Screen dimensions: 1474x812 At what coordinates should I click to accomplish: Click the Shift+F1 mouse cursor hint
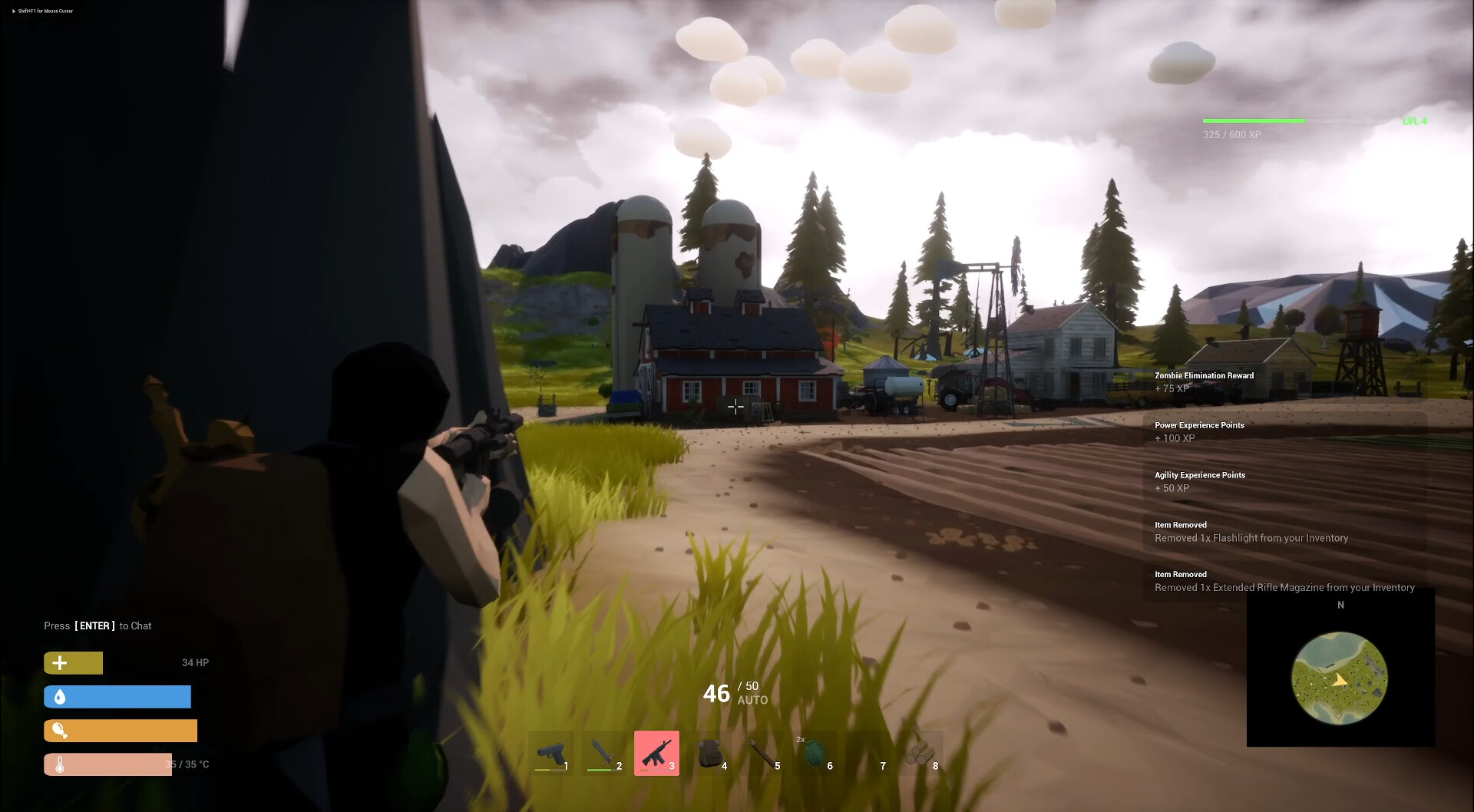pyautogui.click(x=42, y=11)
